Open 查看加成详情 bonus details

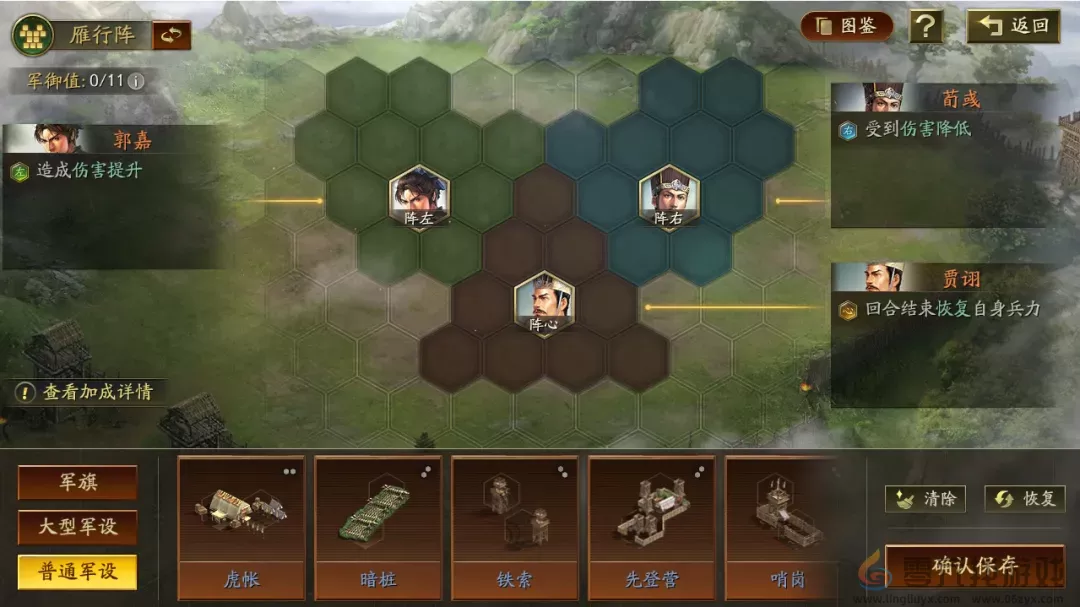point(87,392)
